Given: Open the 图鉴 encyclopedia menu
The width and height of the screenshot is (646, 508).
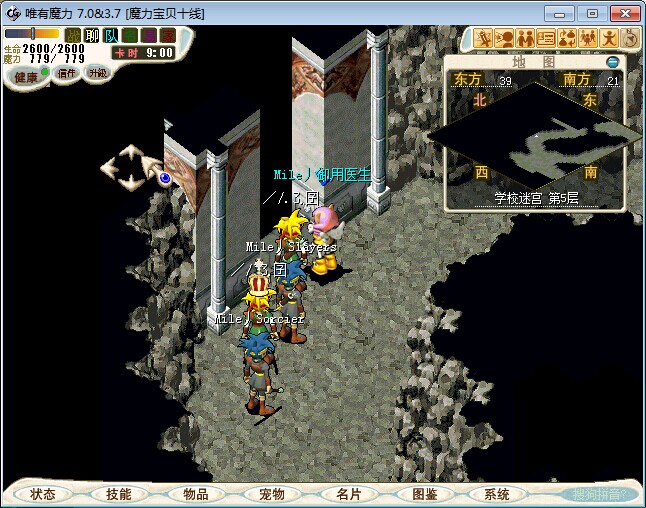Looking at the screenshot, I should point(424,494).
